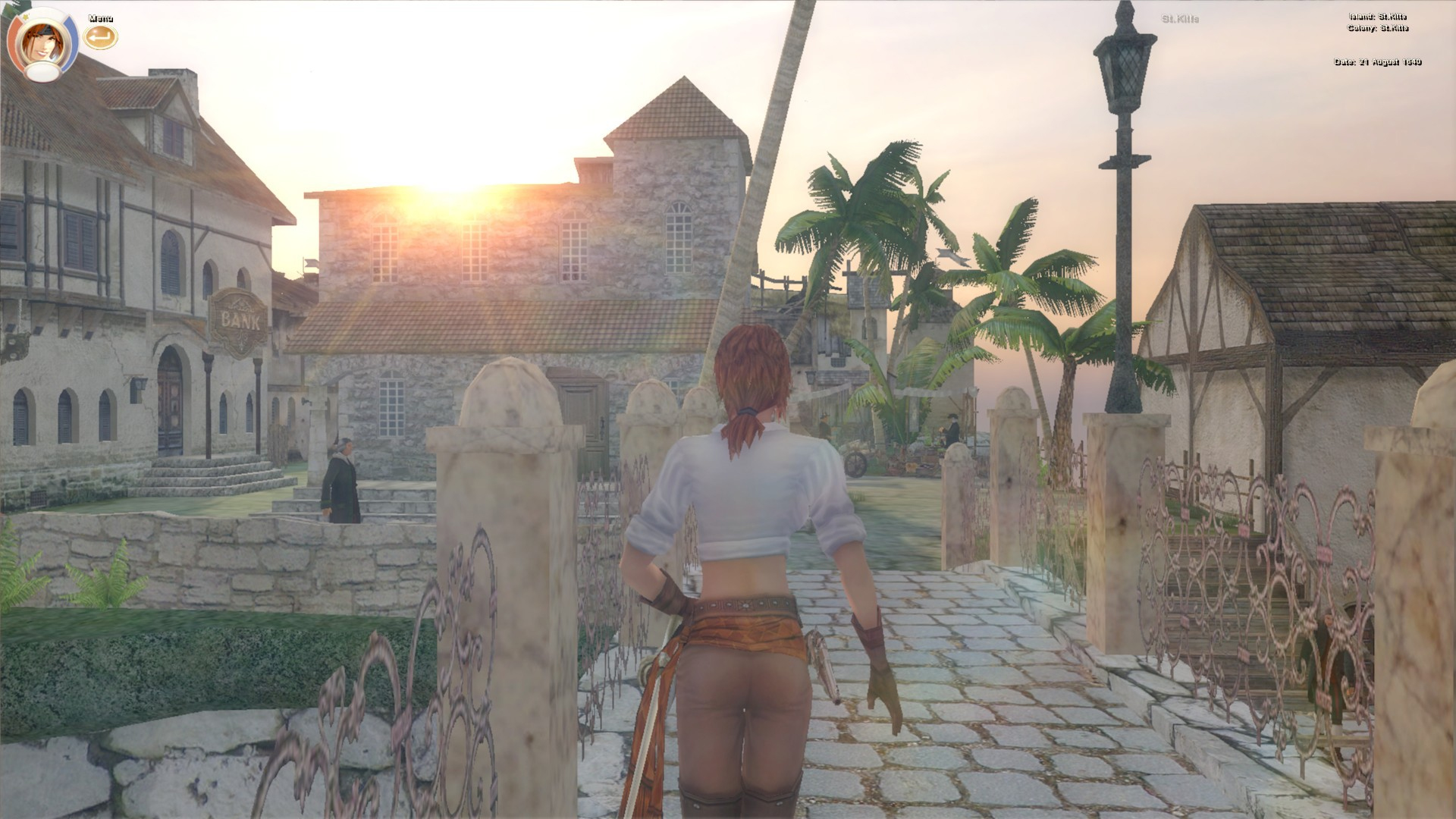
Task: Click the Menu label text
Action: click(99, 17)
